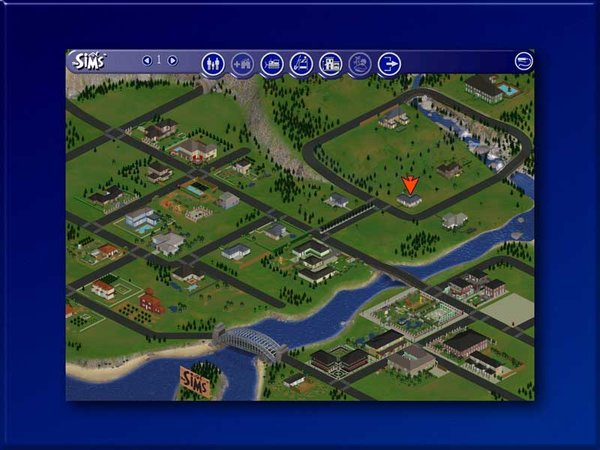Advance to the next neighborhood with the right arrow
This screenshot has height=450, width=600.
pos(172,61)
